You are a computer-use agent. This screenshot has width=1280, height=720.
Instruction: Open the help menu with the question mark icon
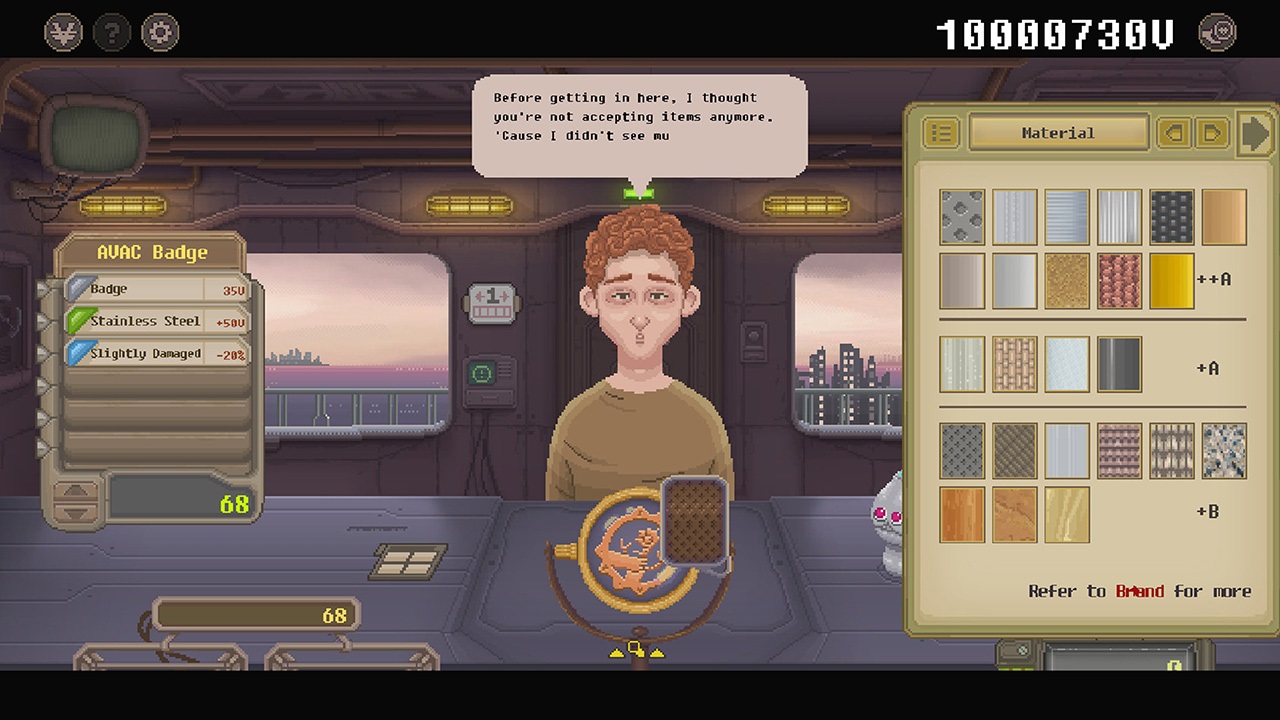coord(111,31)
